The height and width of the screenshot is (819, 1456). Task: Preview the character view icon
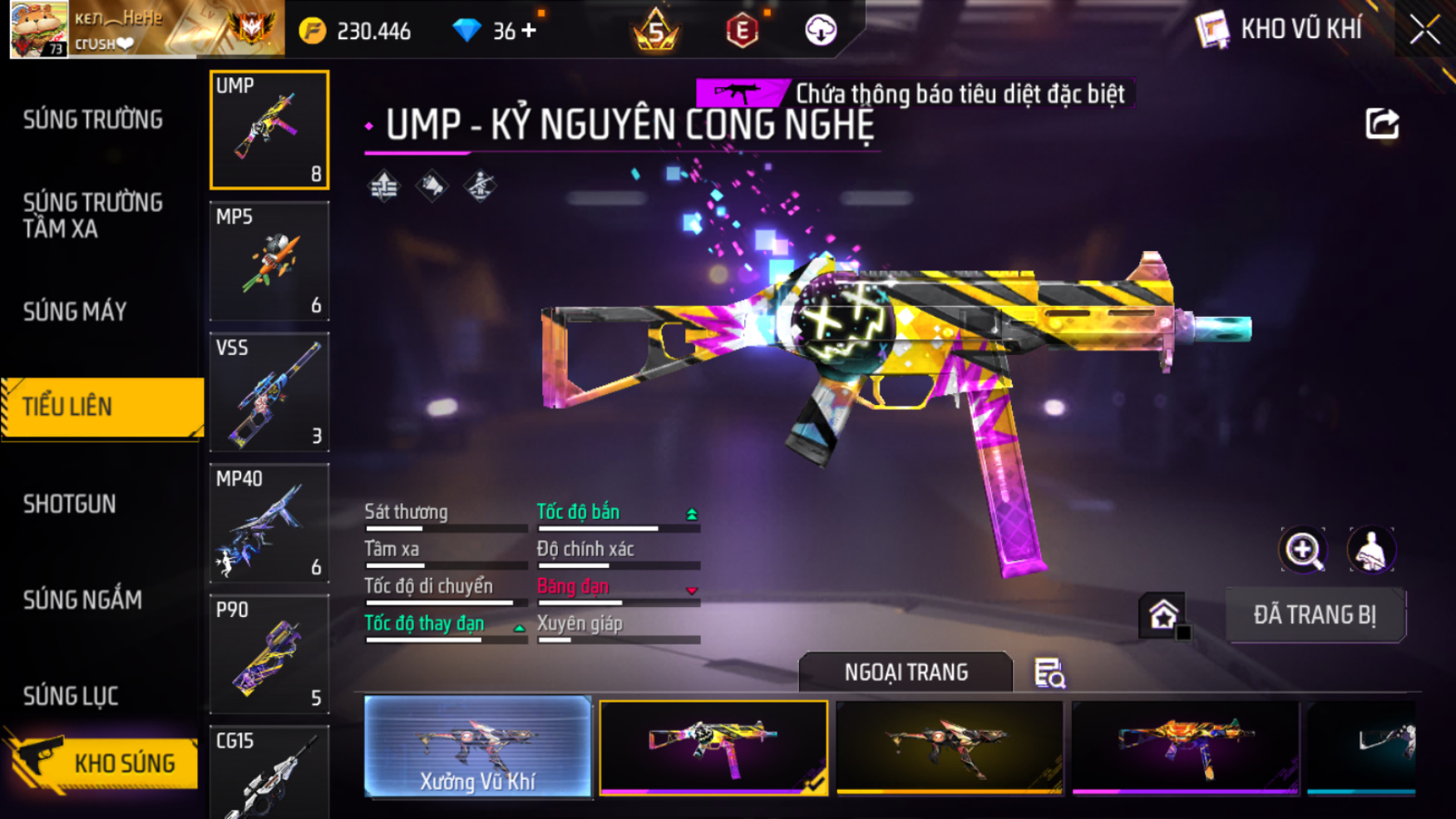(1370, 550)
